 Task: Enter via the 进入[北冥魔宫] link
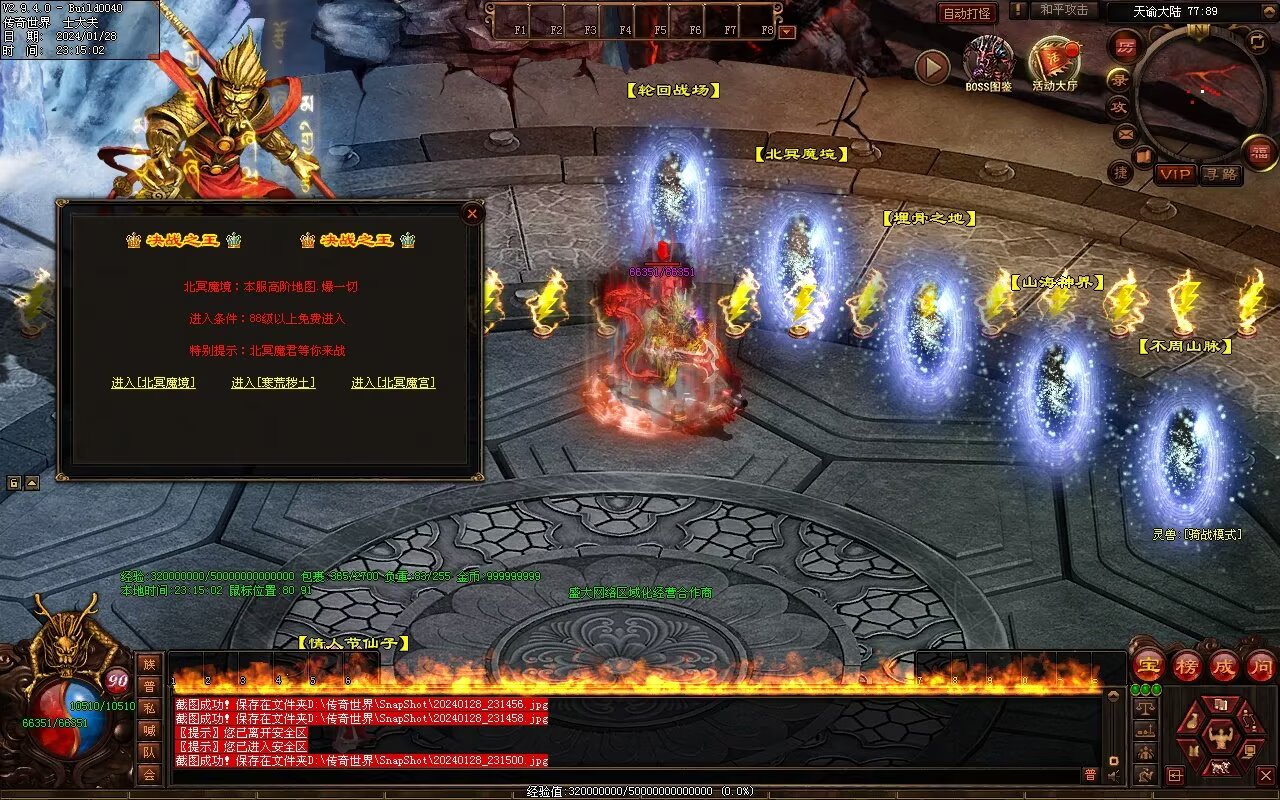pyautogui.click(x=393, y=383)
